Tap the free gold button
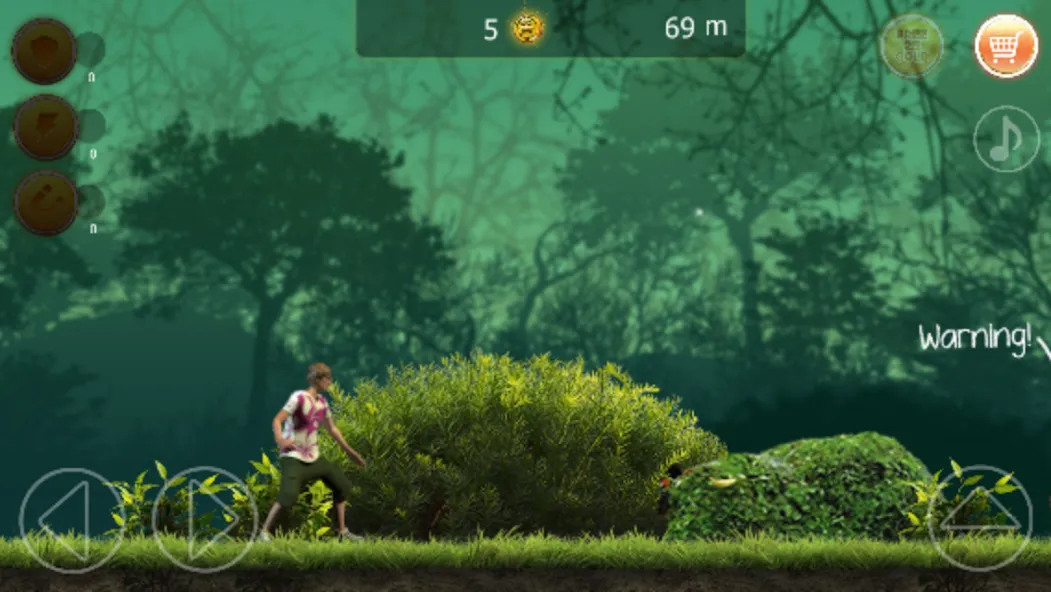This screenshot has width=1051, height=592. [x=911, y=46]
